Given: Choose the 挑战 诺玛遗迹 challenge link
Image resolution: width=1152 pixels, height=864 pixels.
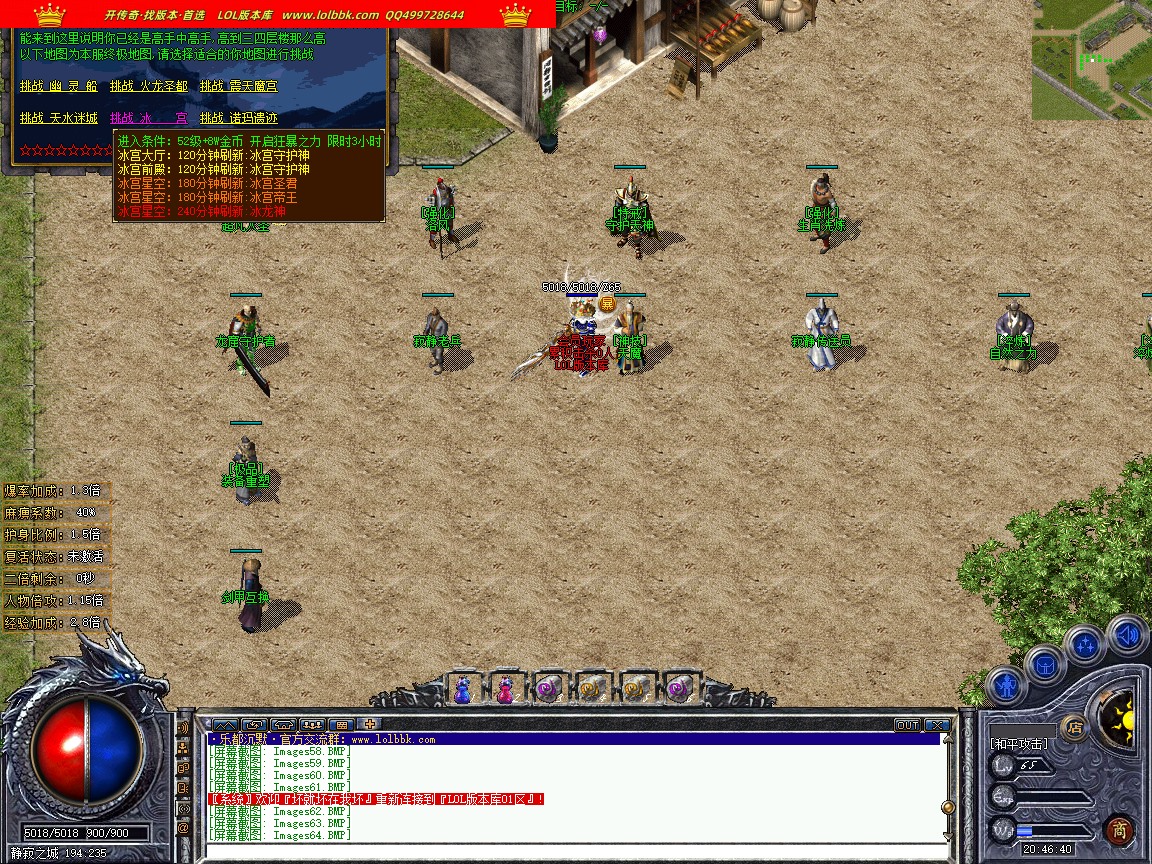Looking at the screenshot, I should click(x=239, y=118).
